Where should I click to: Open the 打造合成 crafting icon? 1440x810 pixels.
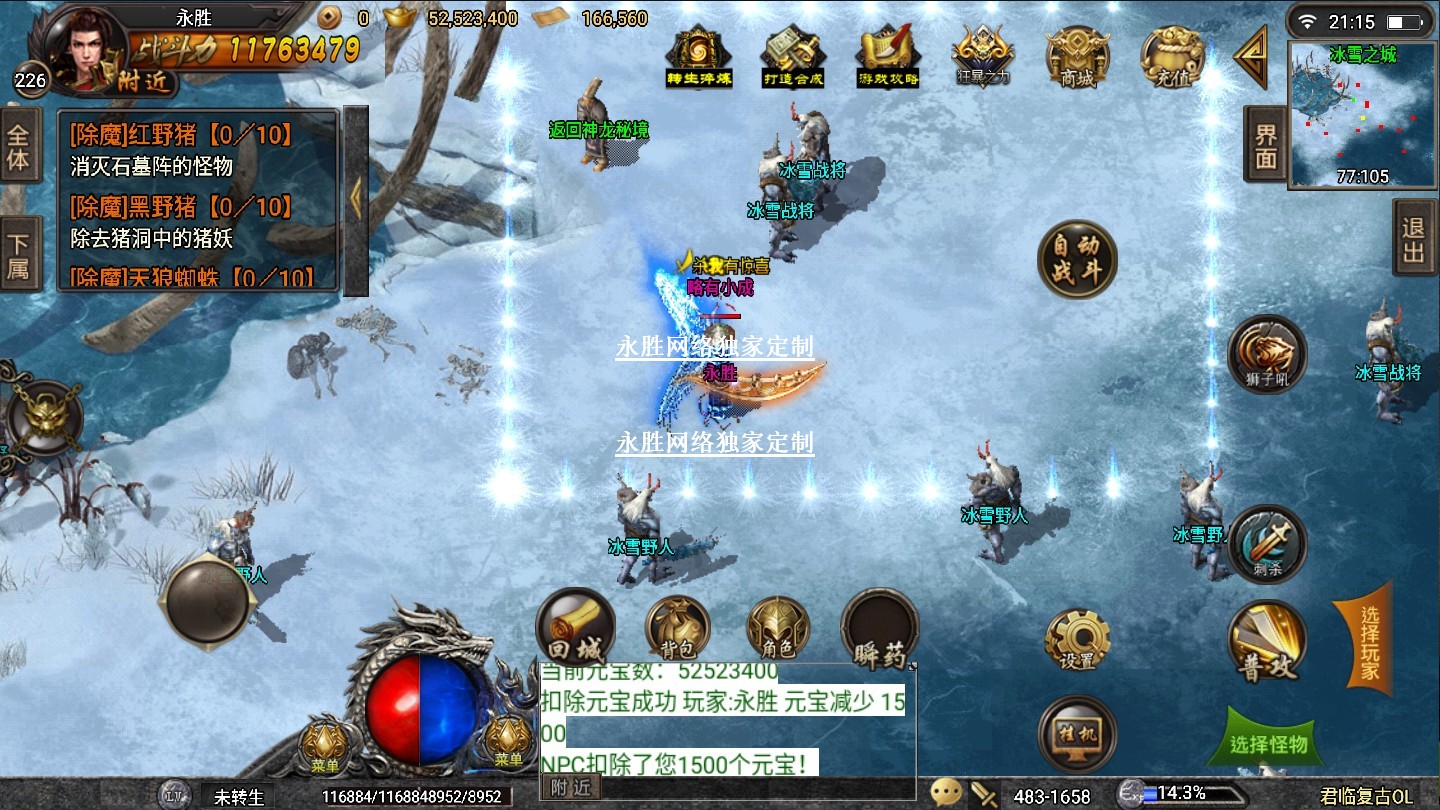click(x=793, y=56)
